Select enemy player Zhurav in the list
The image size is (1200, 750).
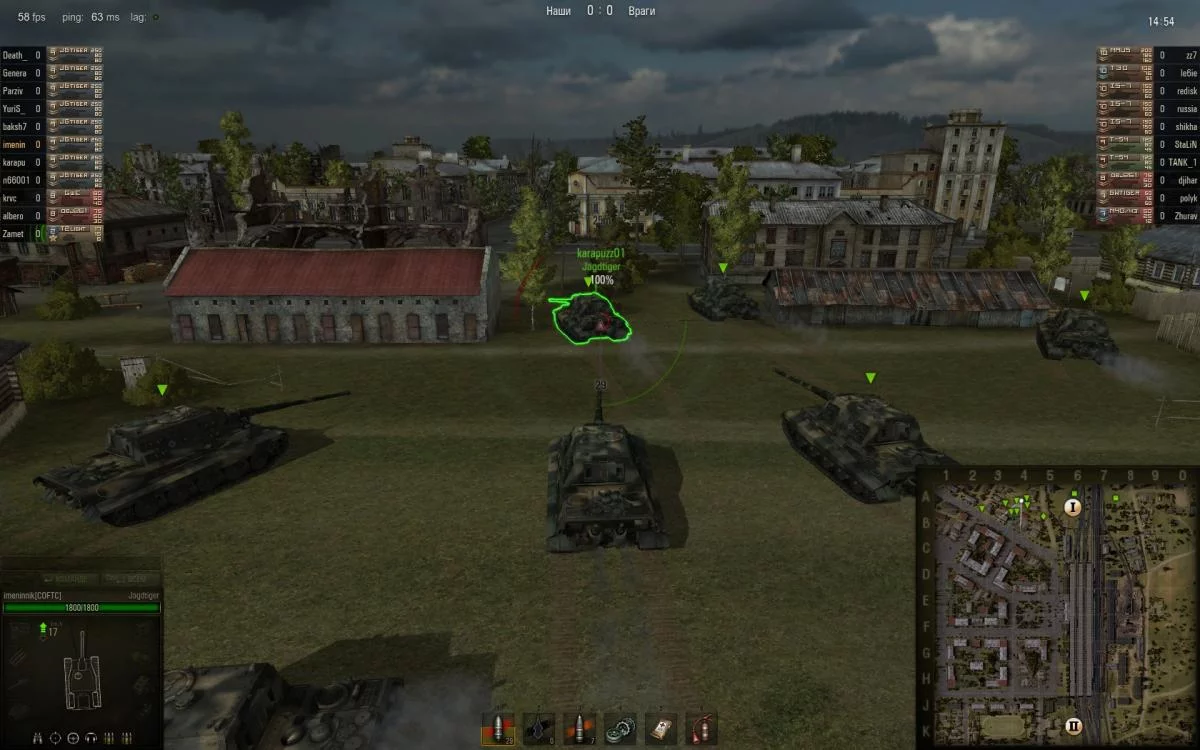[1184, 216]
